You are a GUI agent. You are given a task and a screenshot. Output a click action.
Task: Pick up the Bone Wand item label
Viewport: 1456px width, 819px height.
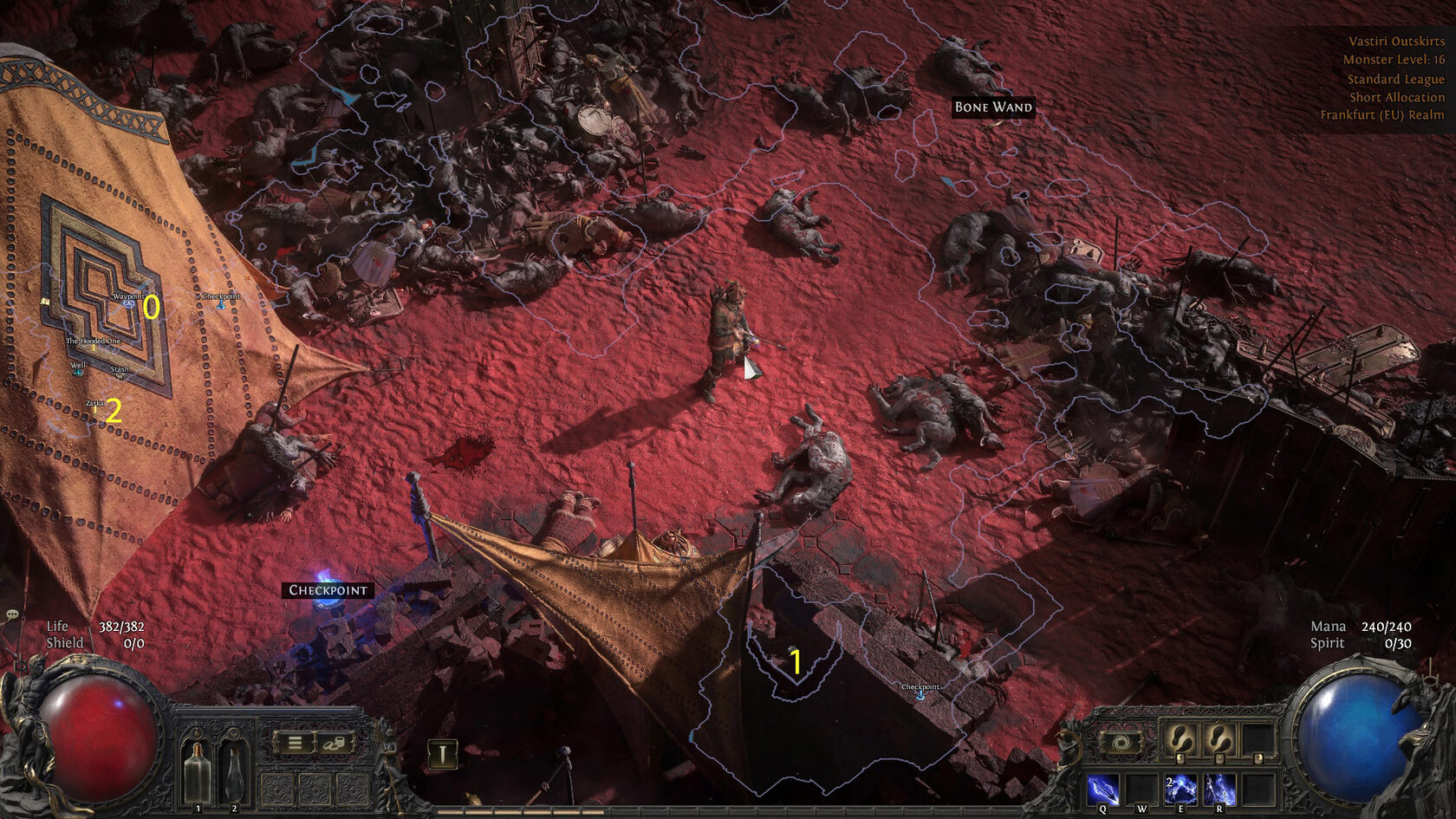pos(993,107)
